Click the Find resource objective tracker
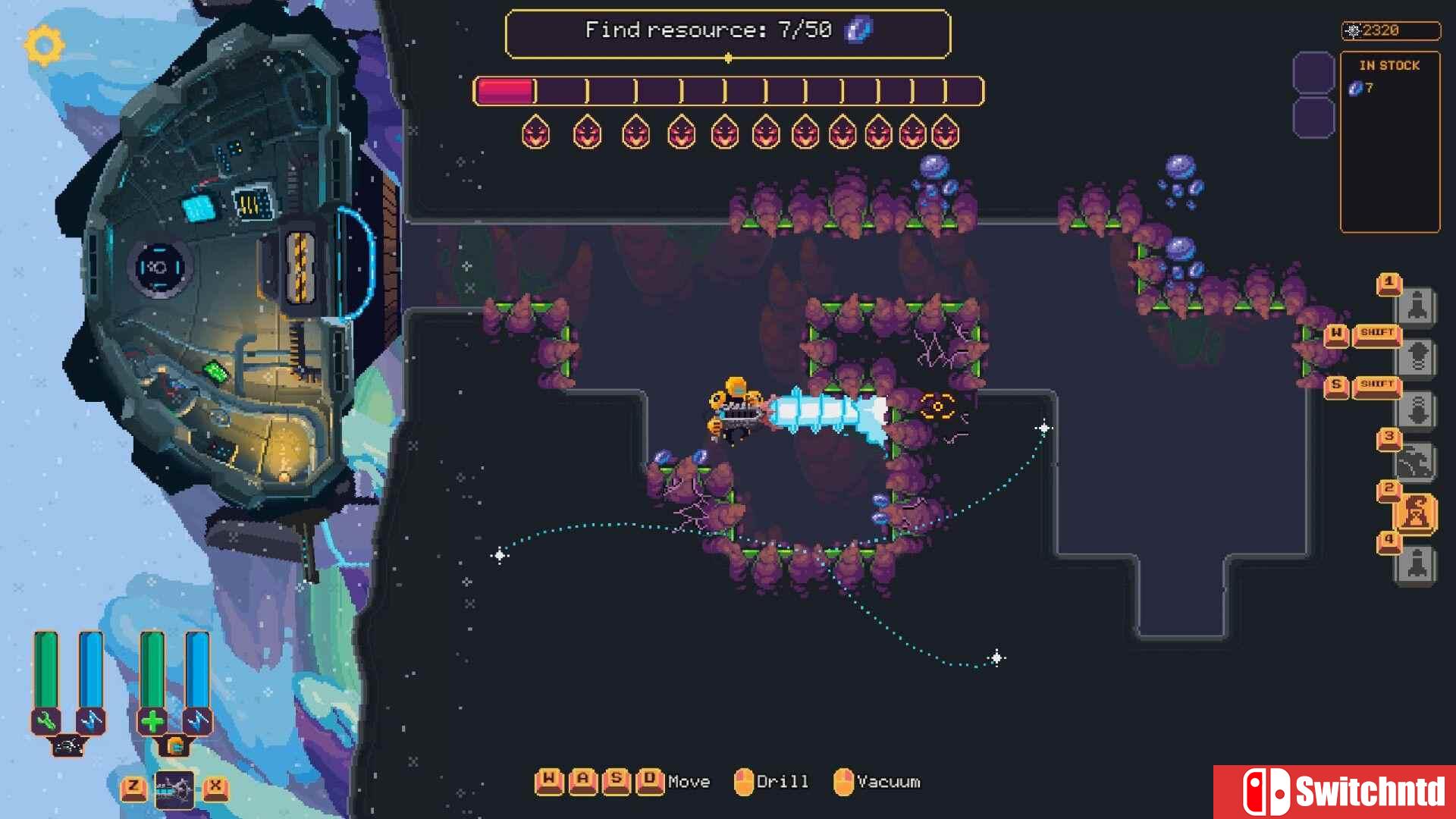Viewport: 1456px width, 819px height. tap(727, 32)
